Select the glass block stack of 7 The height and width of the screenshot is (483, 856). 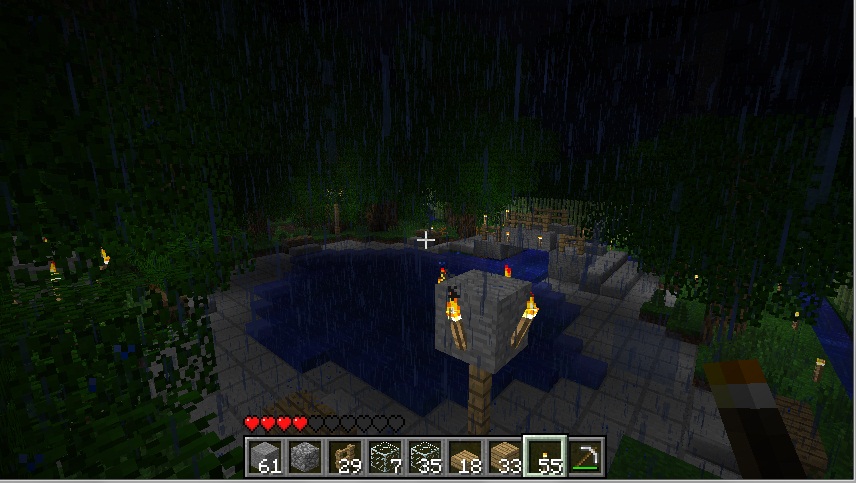coord(385,456)
